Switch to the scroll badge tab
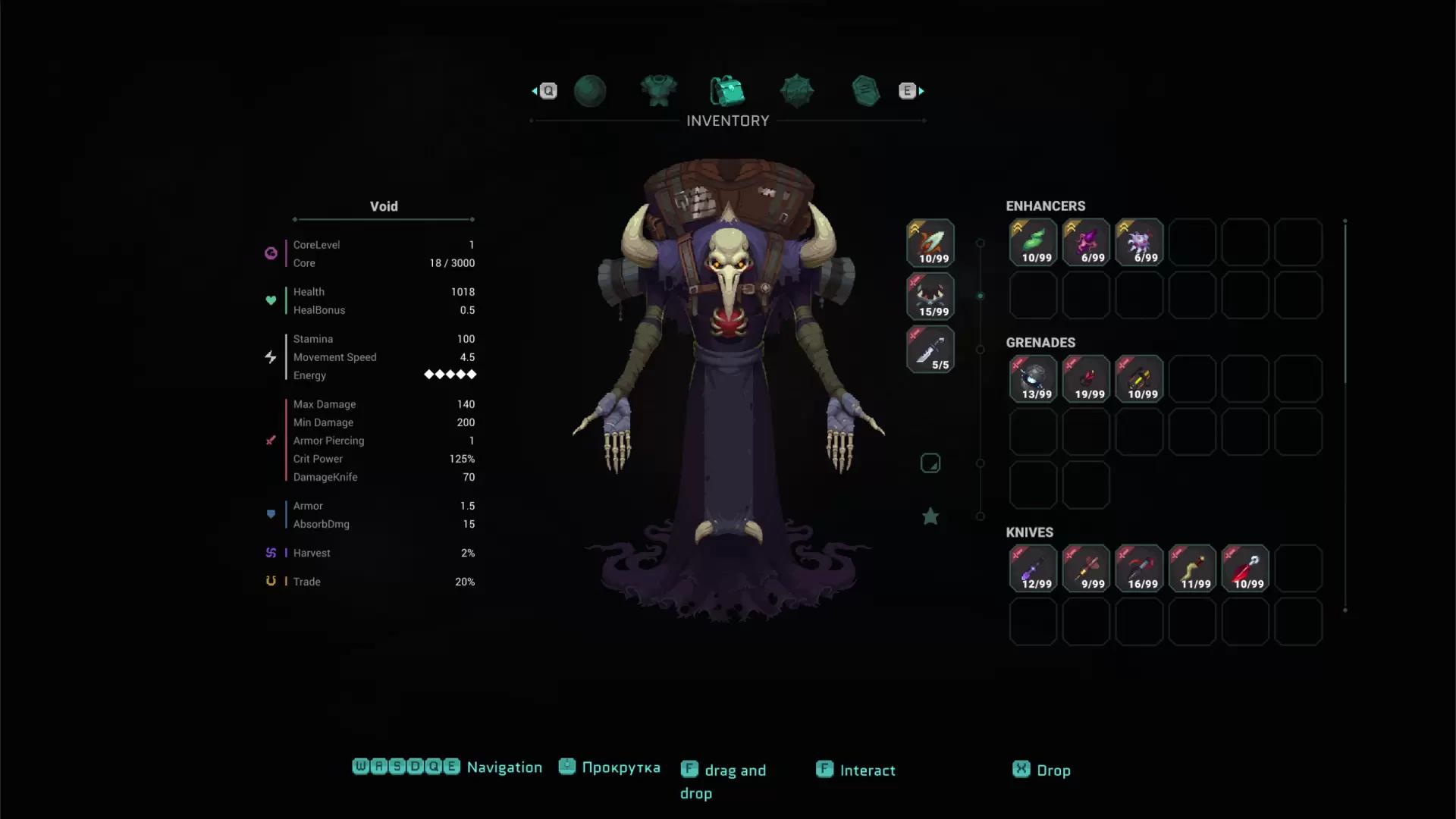The height and width of the screenshot is (819, 1456). point(865,91)
